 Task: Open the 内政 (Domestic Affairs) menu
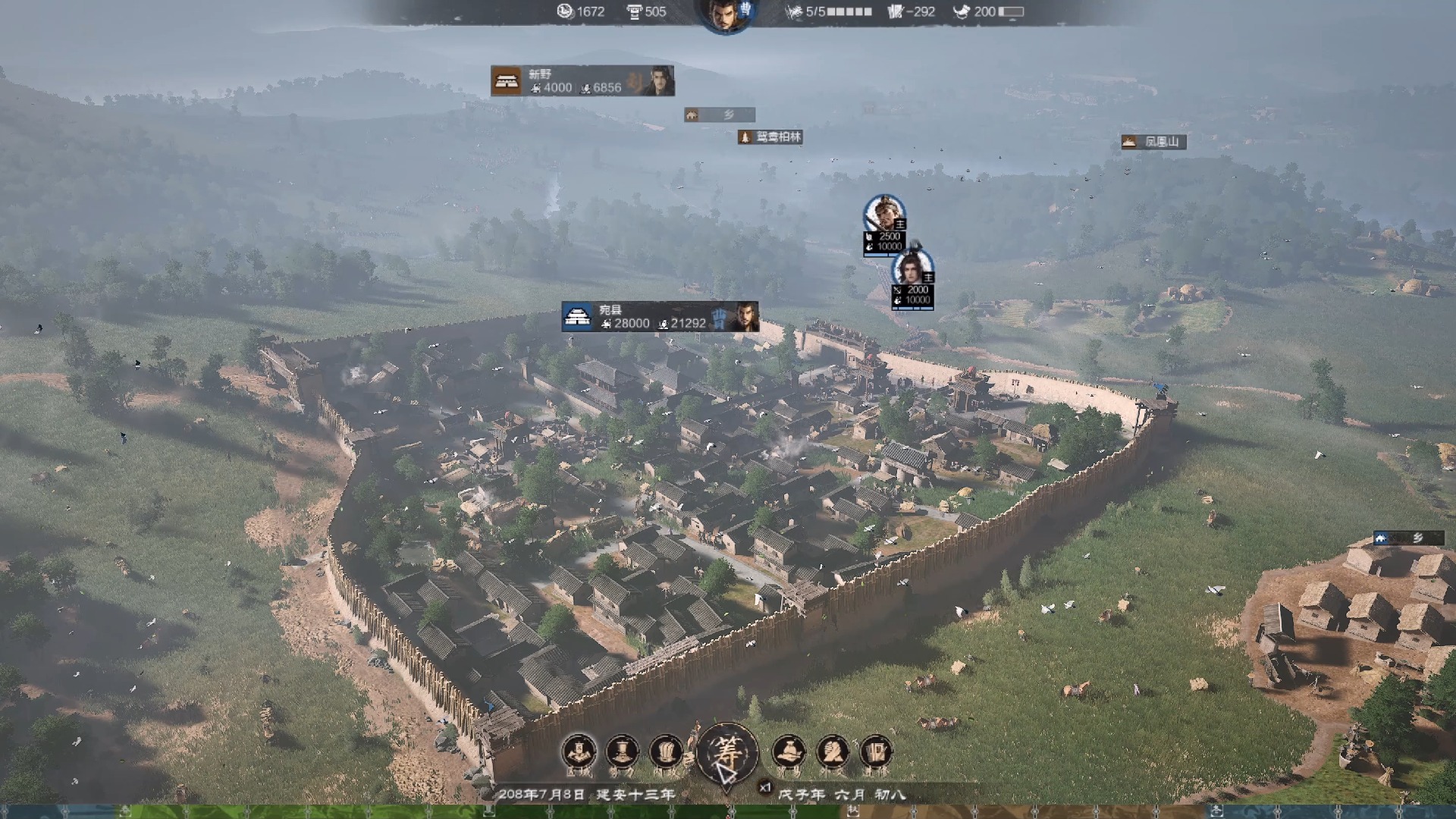point(666,752)
